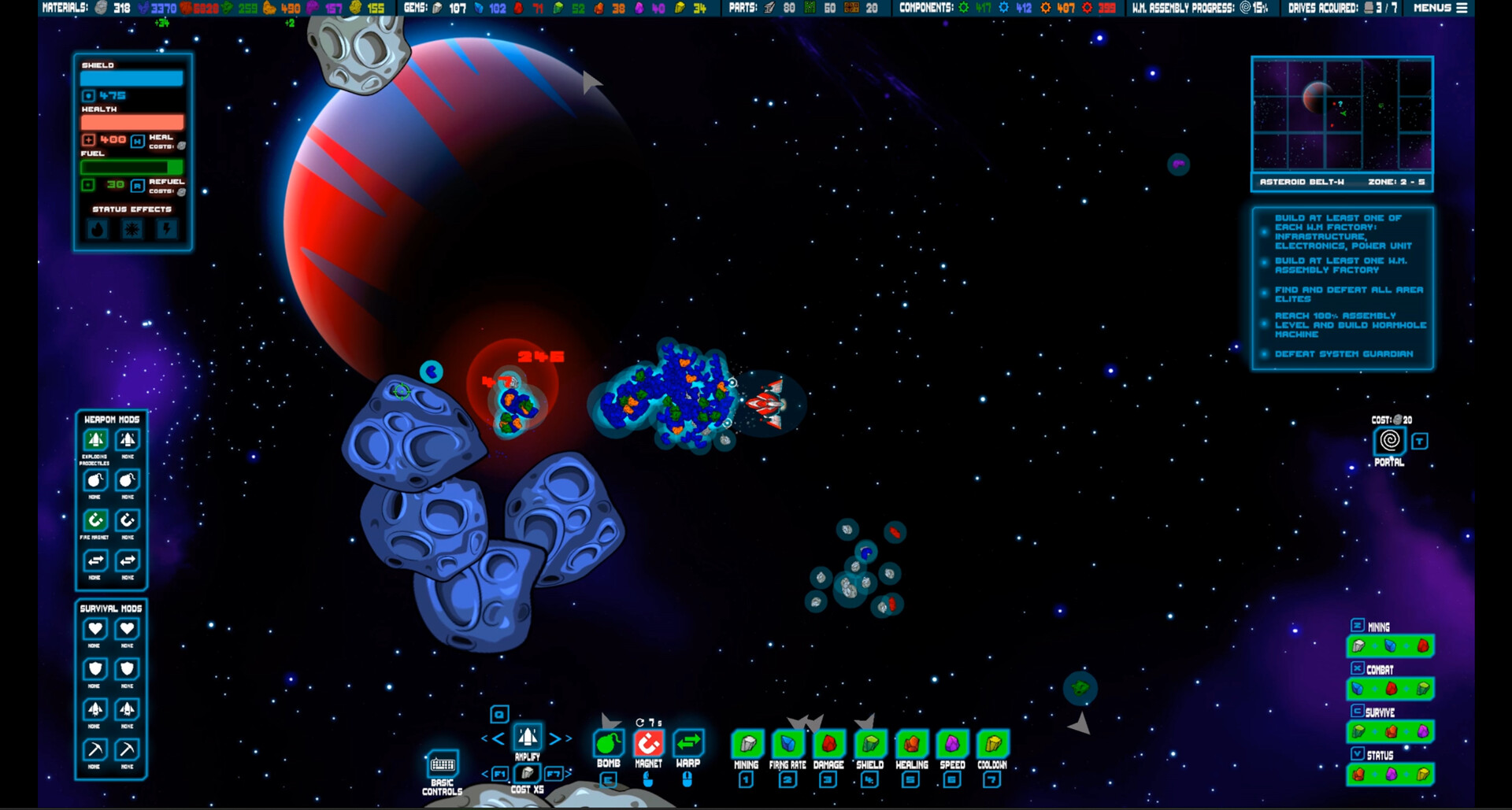This screenshot has height=810, width=1512.
Task: Activate the Firing Rate boost
Action: click(787, 742)
